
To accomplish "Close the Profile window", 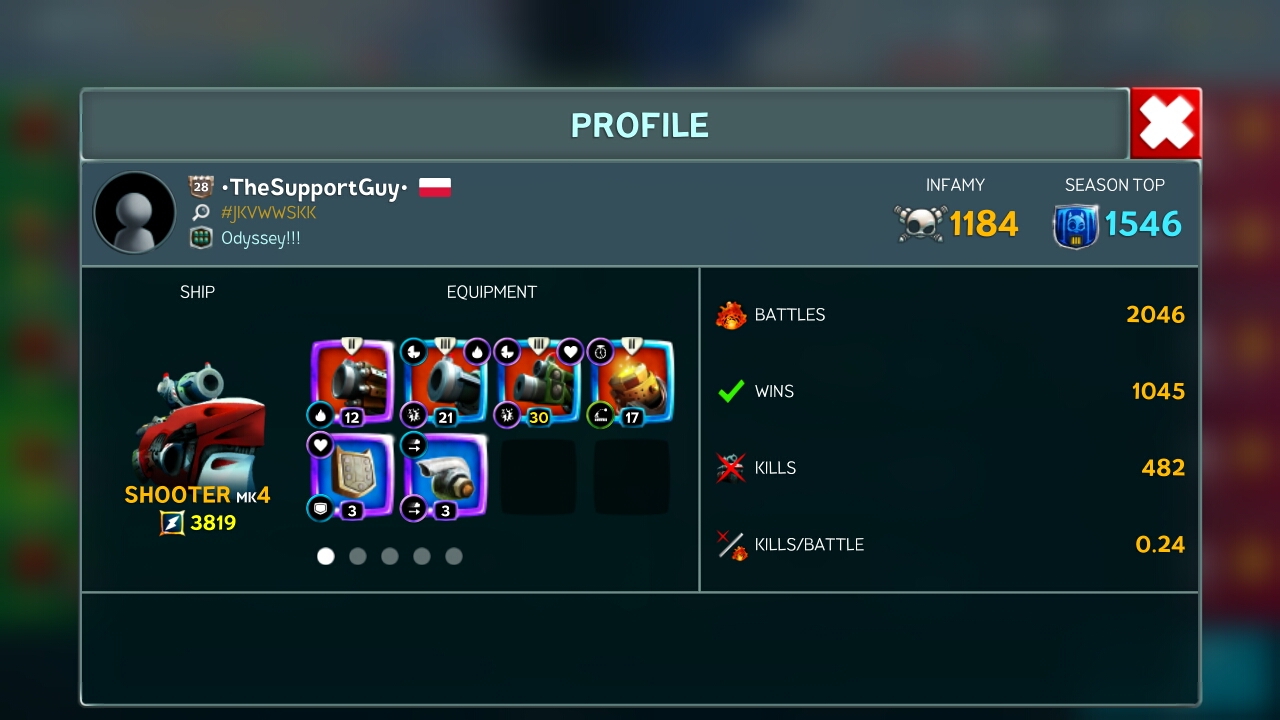I will tap(1165, 124).
